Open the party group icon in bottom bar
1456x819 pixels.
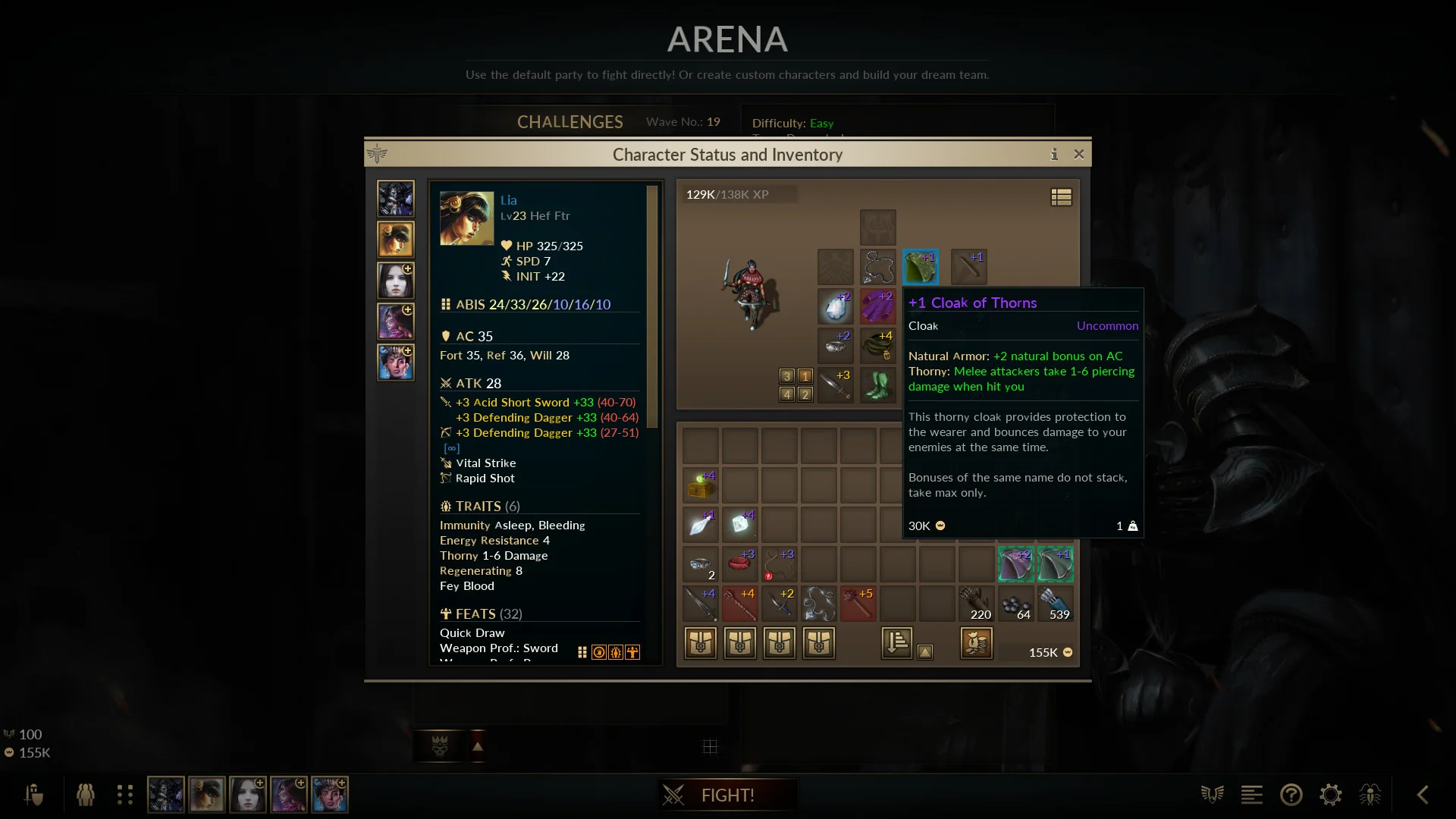(x=86, y=795)
